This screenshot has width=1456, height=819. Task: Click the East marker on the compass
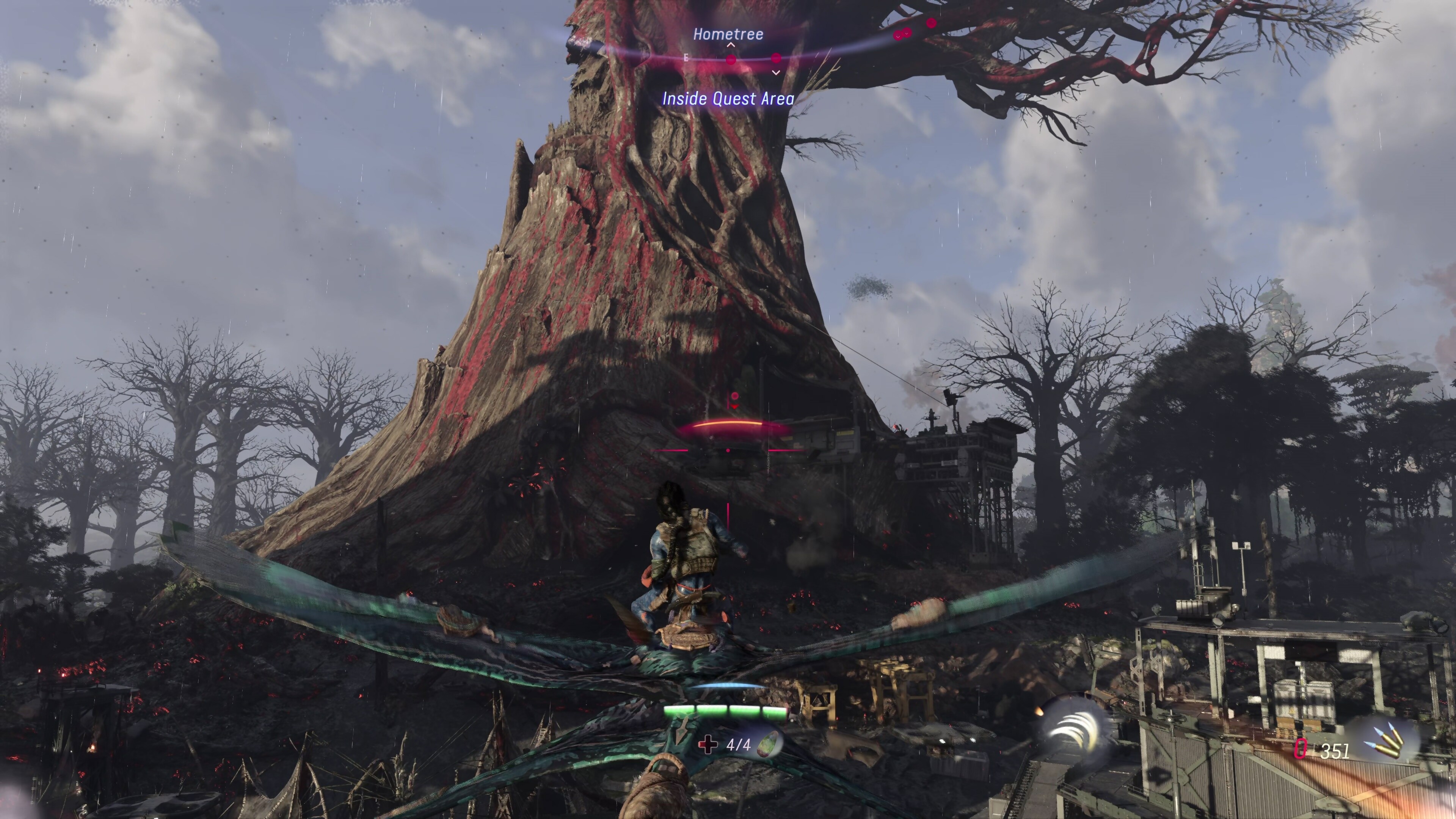click(686, 58)
